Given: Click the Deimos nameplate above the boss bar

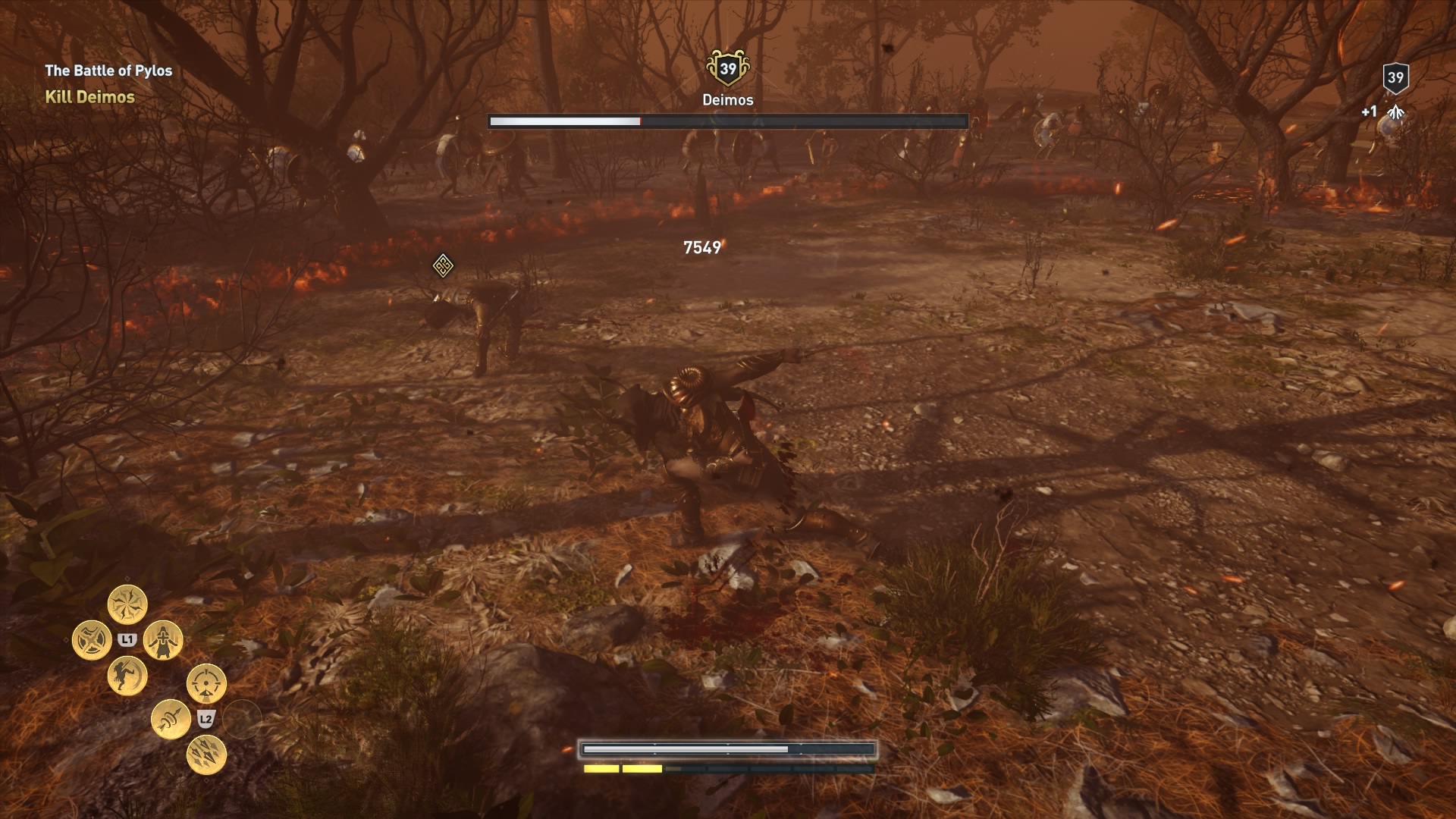Looking at the screenshot, I should click(x=727, y=98).
